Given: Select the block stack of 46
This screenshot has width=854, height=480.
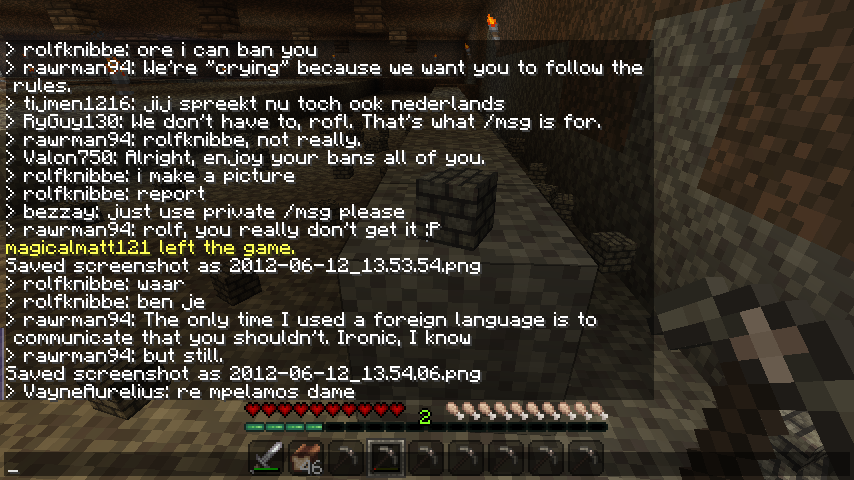Looking at the screenshot, I should click(306, 459).
